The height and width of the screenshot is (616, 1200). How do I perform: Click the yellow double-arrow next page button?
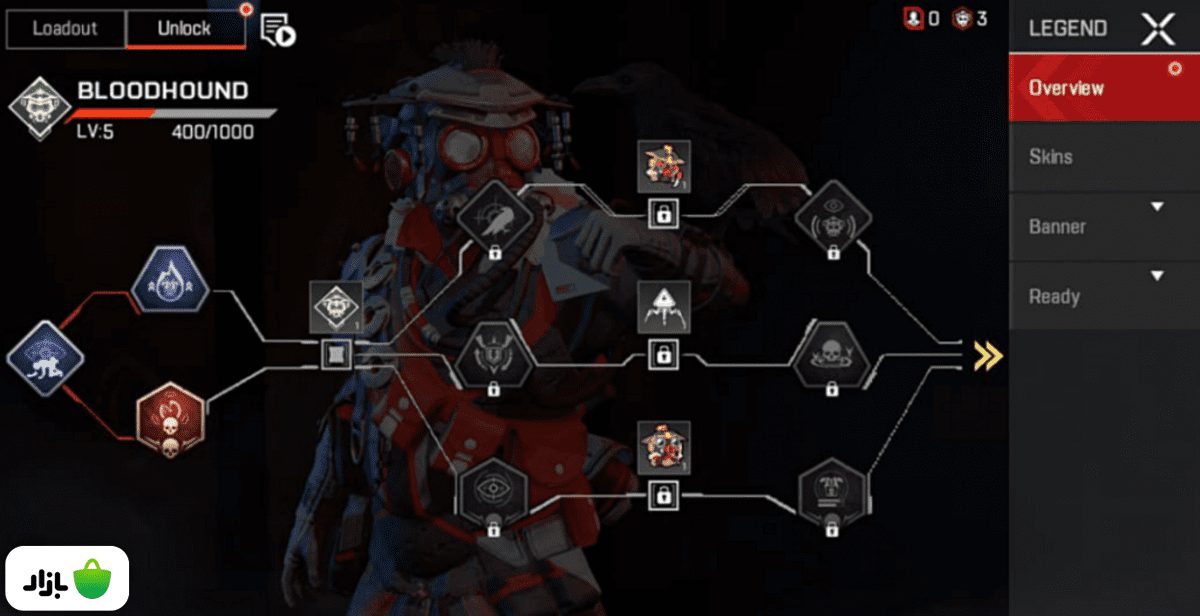pos(987,356)
